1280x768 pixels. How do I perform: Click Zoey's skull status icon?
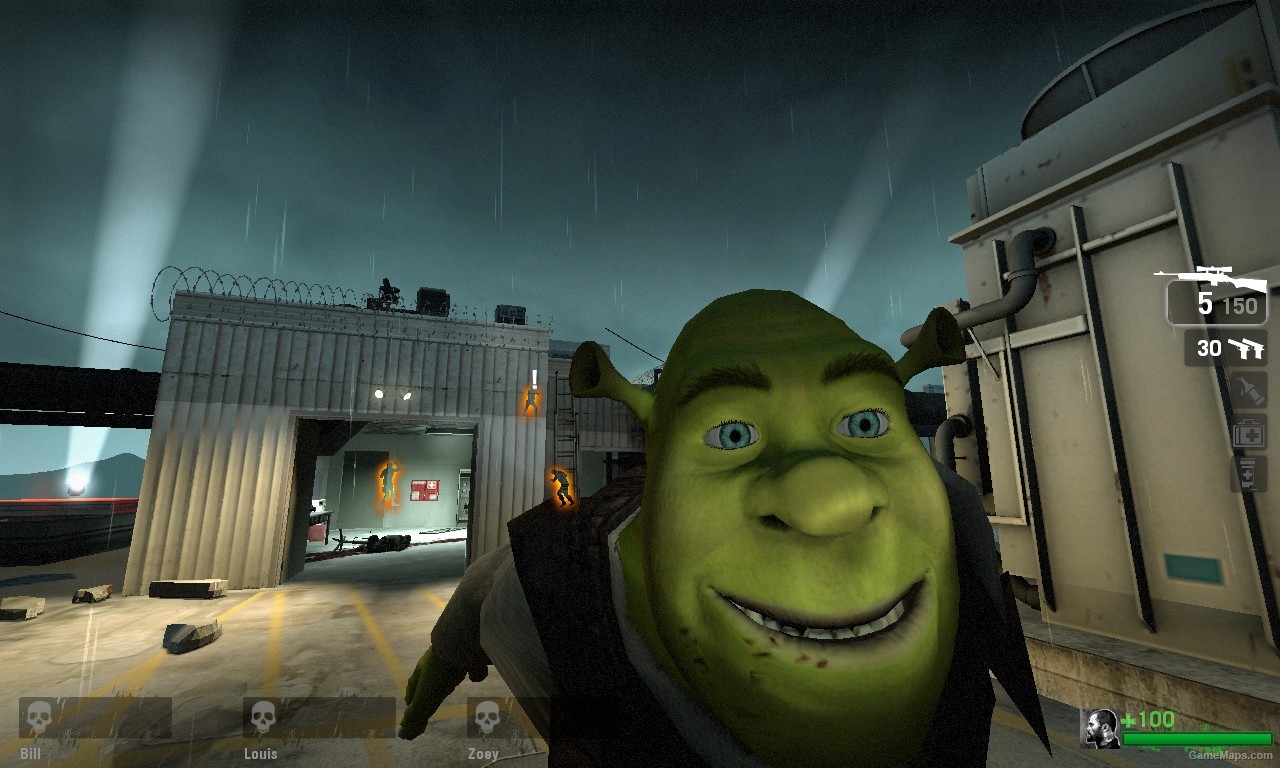click(x=488, y=717)
